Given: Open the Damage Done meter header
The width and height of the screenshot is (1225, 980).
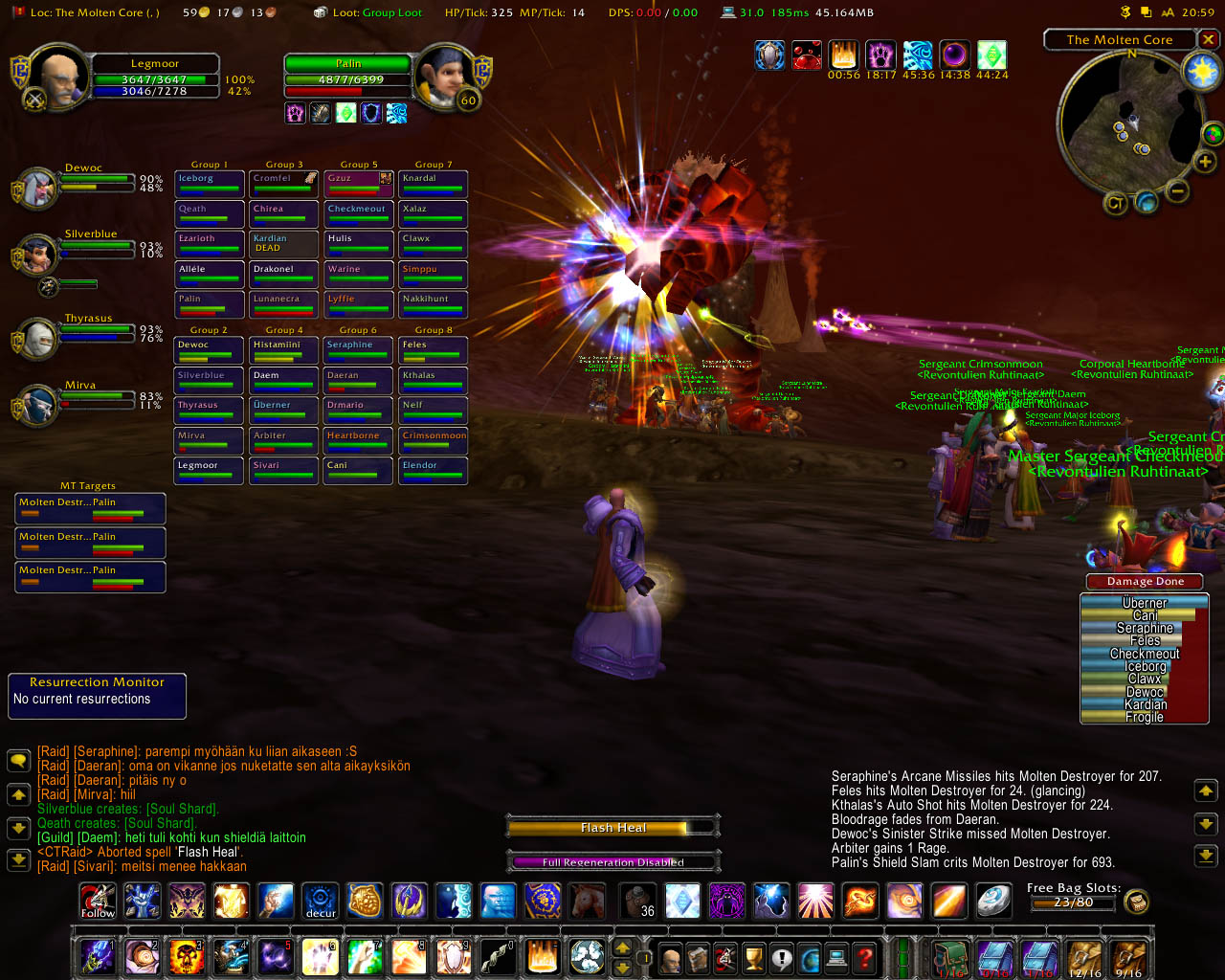Looking at the screenshot, I should [x=1145, y=581].
